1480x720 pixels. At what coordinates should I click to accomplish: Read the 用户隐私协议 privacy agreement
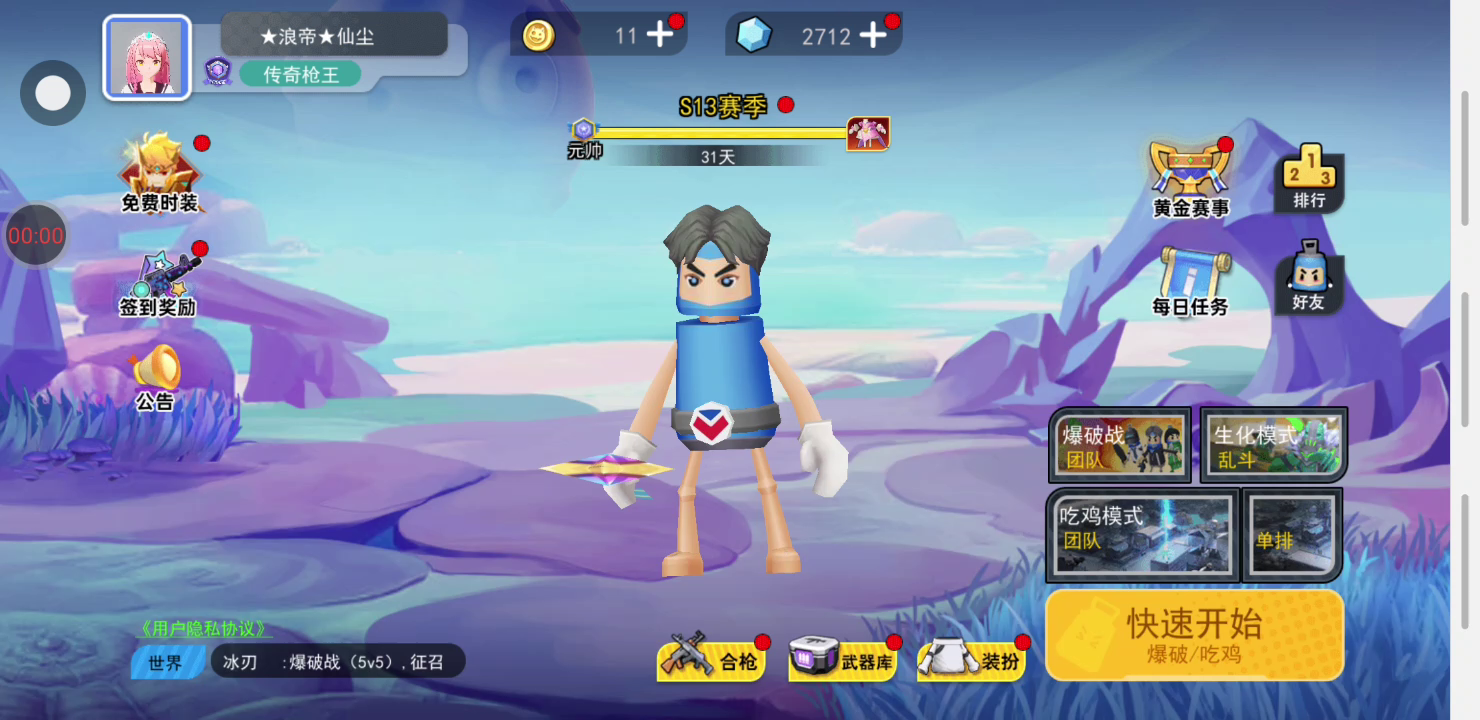(x=205, y=629)
